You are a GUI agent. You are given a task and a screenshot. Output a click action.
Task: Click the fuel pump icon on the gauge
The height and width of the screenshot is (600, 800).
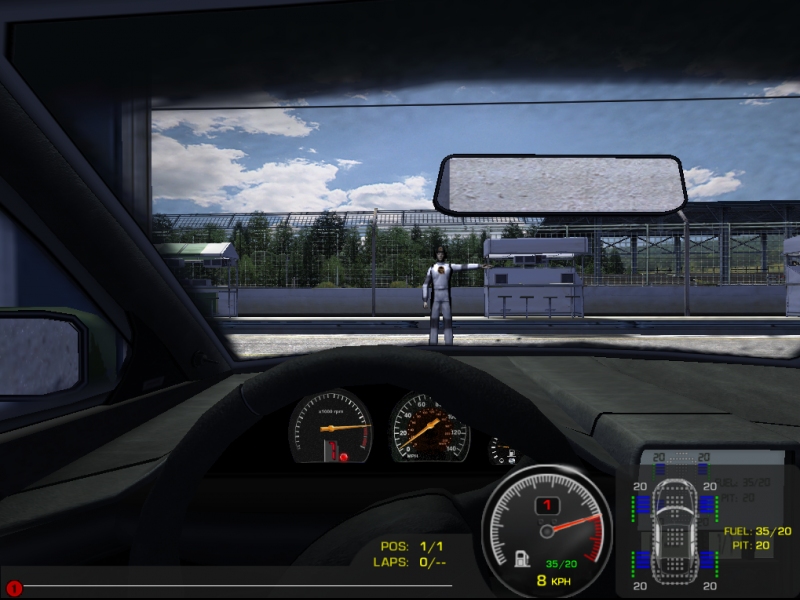pos(522,559)
